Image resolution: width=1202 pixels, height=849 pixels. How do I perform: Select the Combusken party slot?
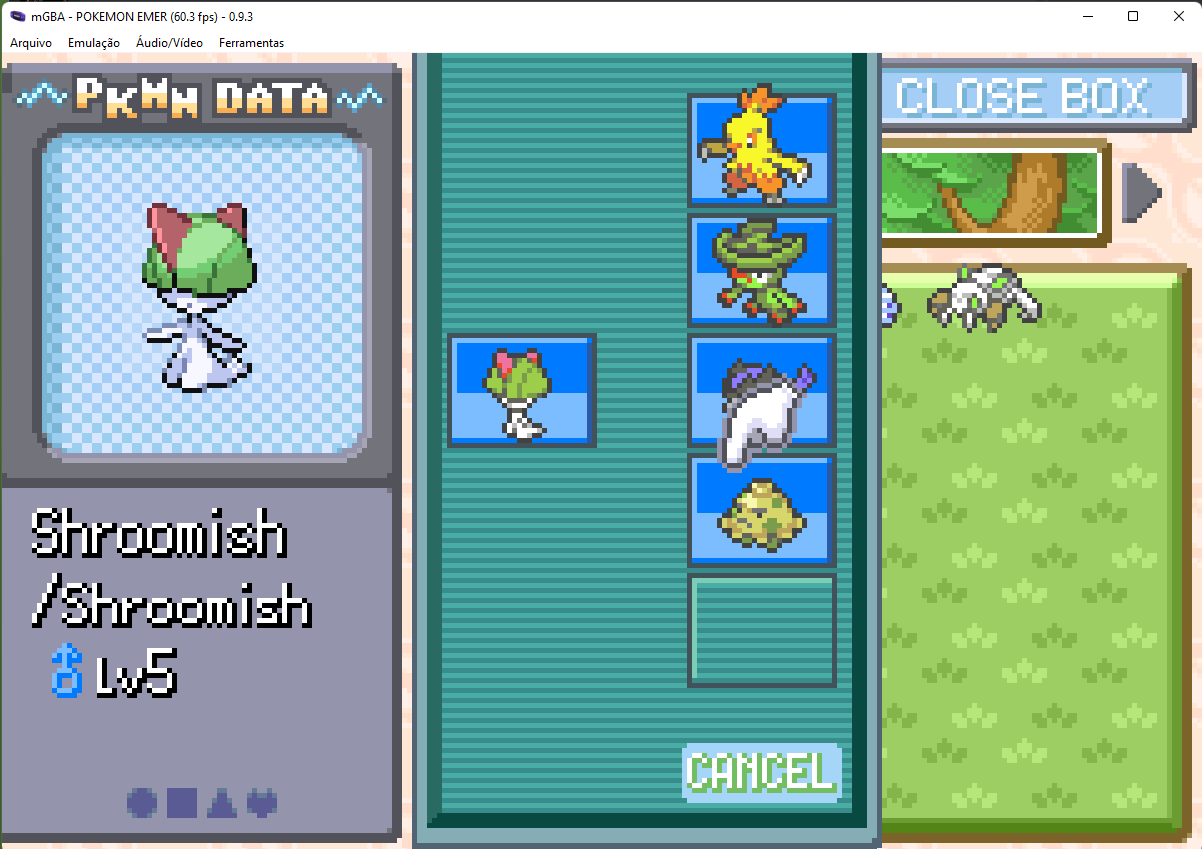pos(761,150)
